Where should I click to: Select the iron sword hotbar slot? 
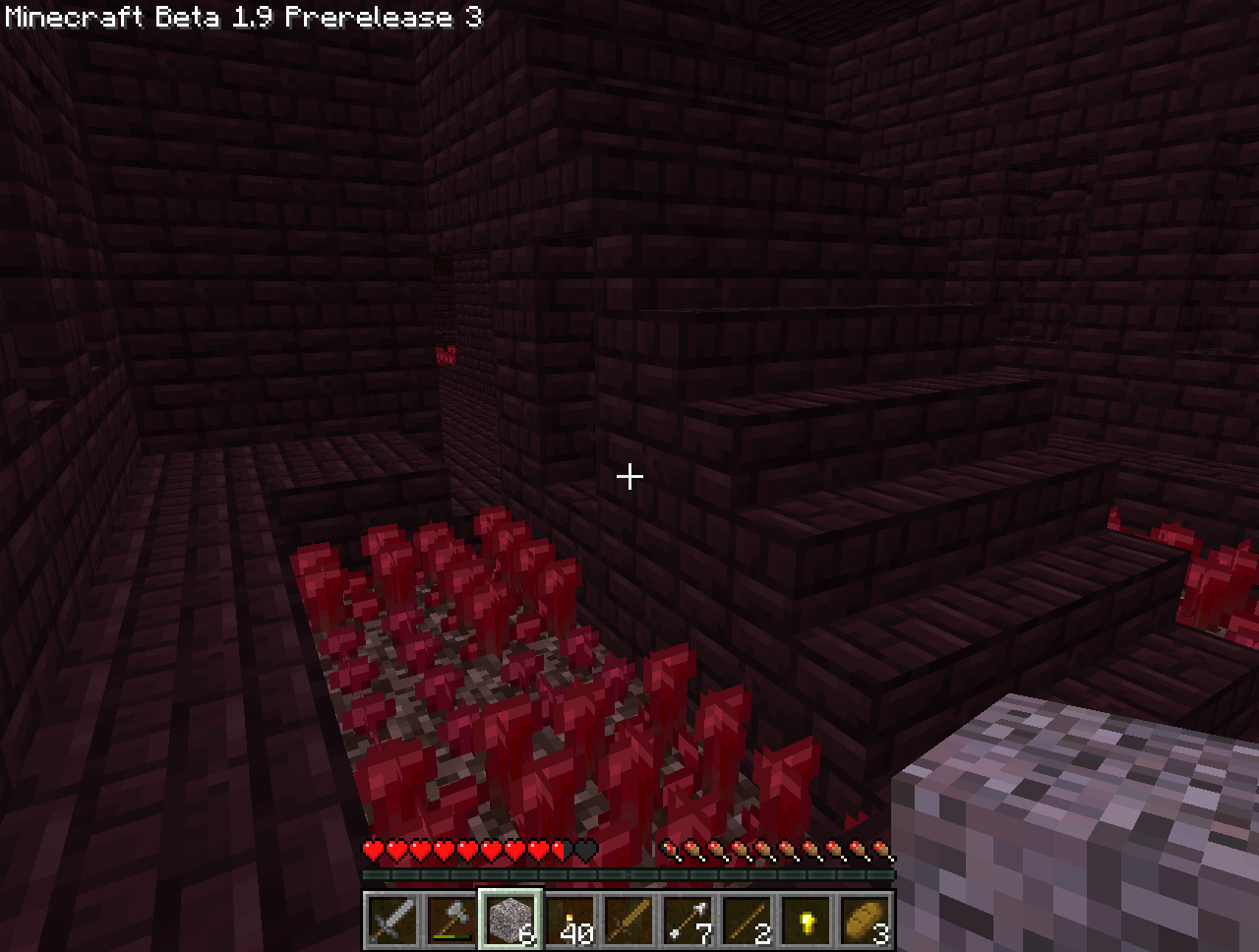tap(392, 922)
